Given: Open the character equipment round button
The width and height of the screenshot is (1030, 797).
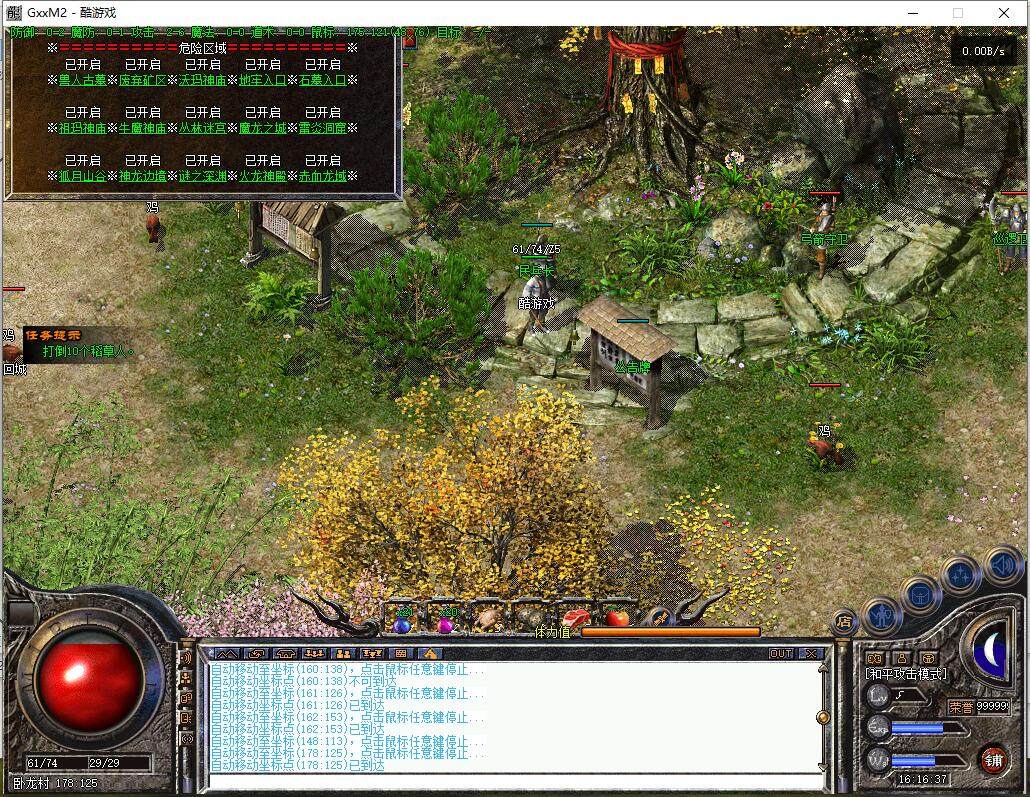Looking at the screenshot, I should click(x=882, y=615).
